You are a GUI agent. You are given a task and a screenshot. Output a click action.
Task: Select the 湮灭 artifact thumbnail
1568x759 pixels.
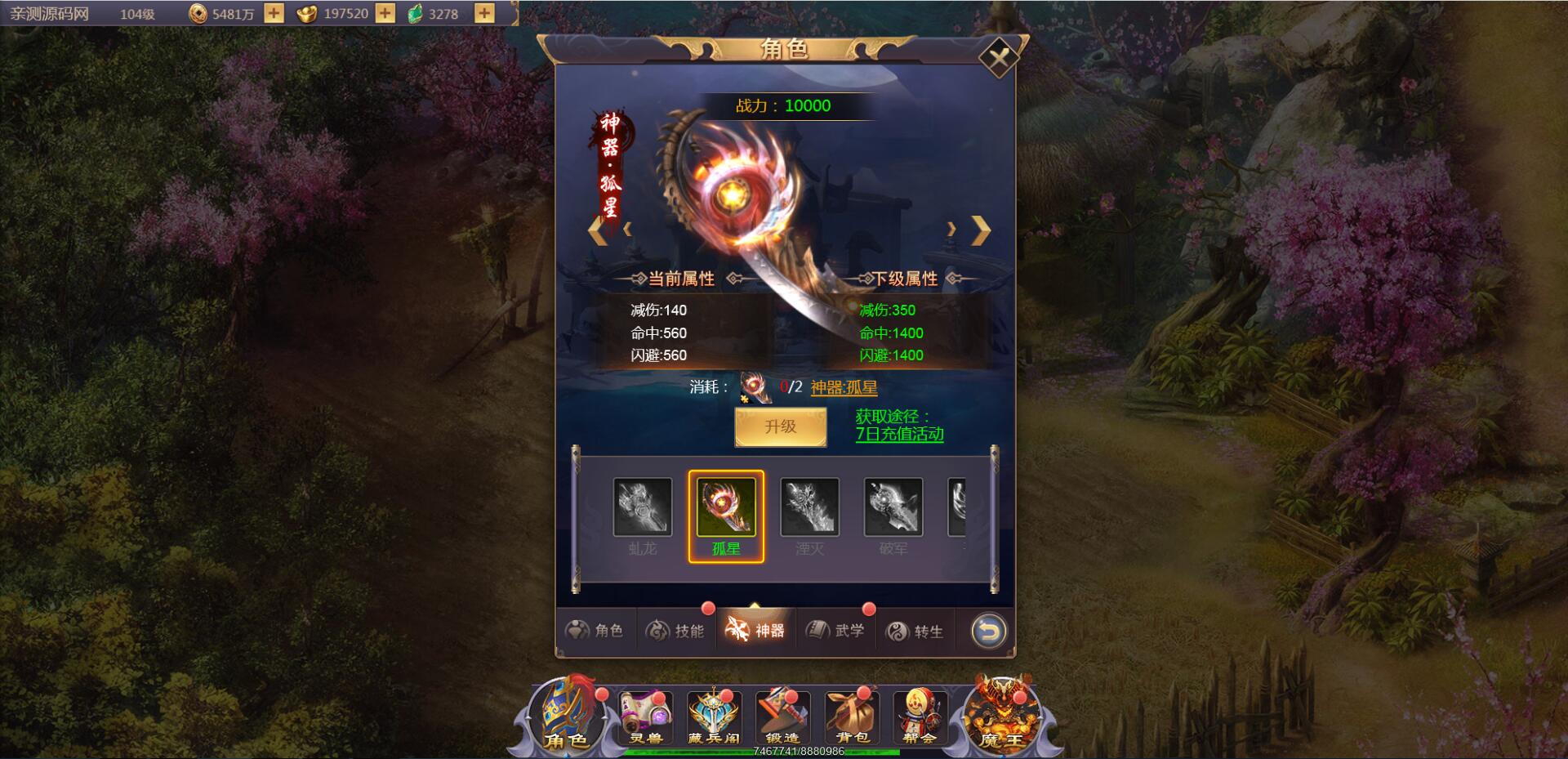click(x=810, y=507)
